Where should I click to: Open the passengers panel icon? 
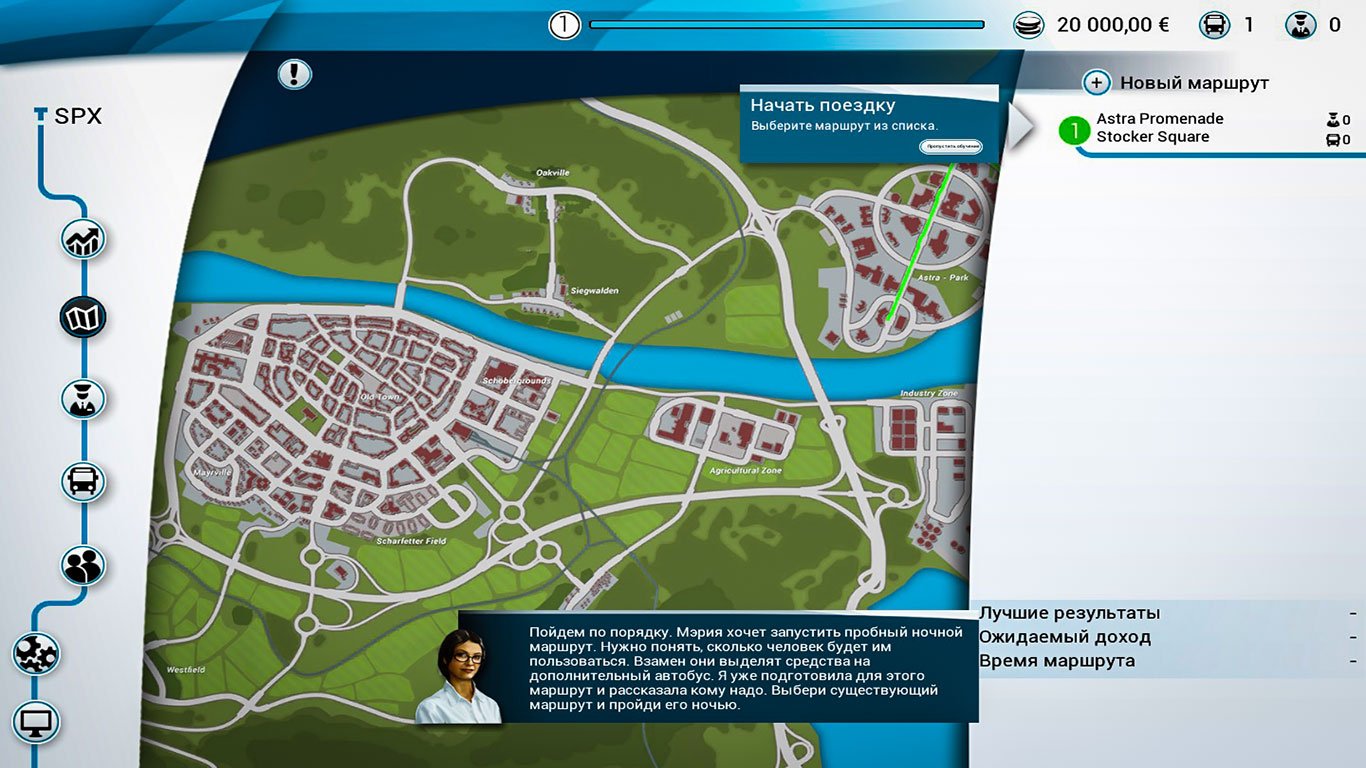point(82,564)
